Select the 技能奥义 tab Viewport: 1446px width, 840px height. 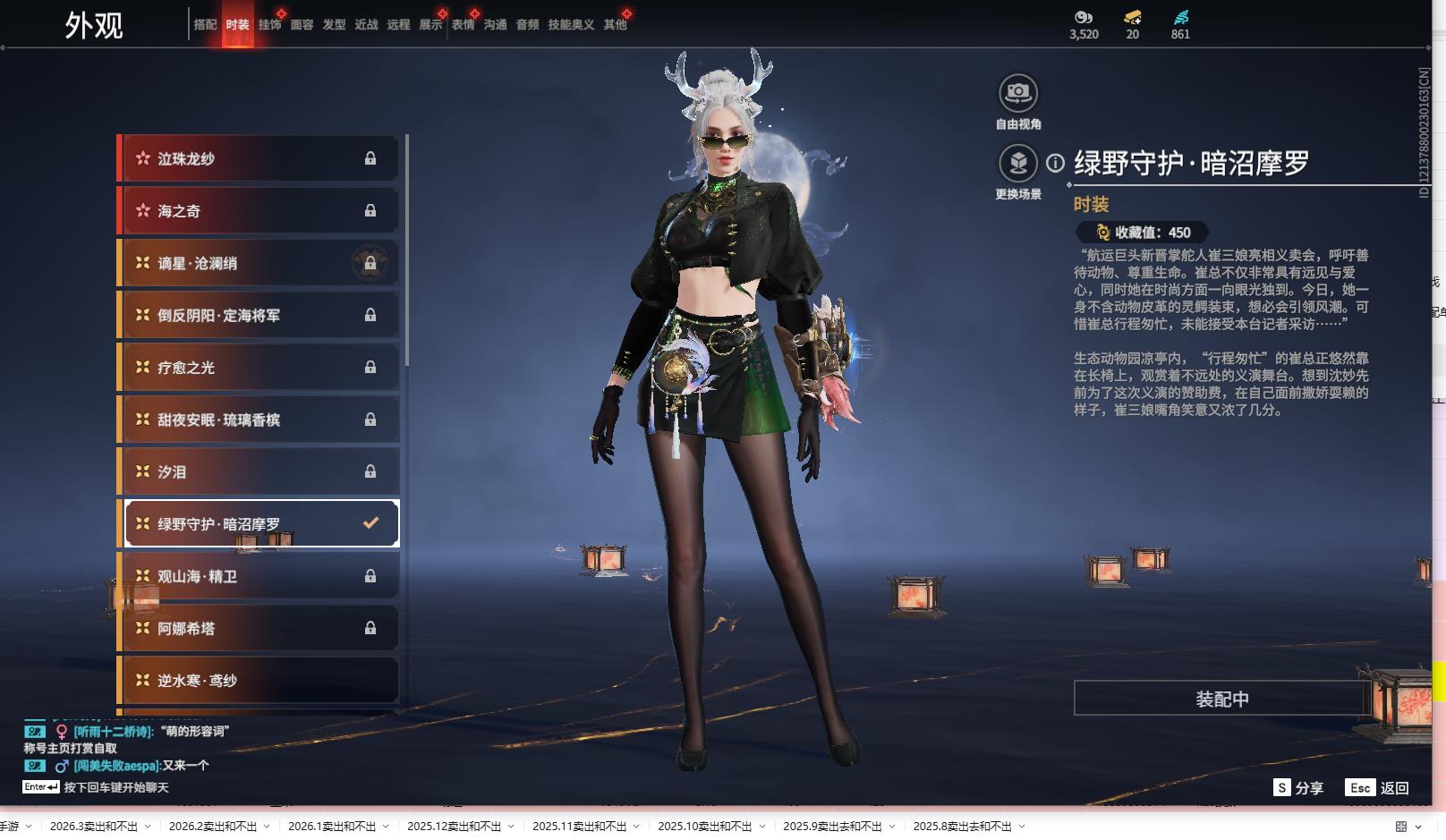coord(571,25)
